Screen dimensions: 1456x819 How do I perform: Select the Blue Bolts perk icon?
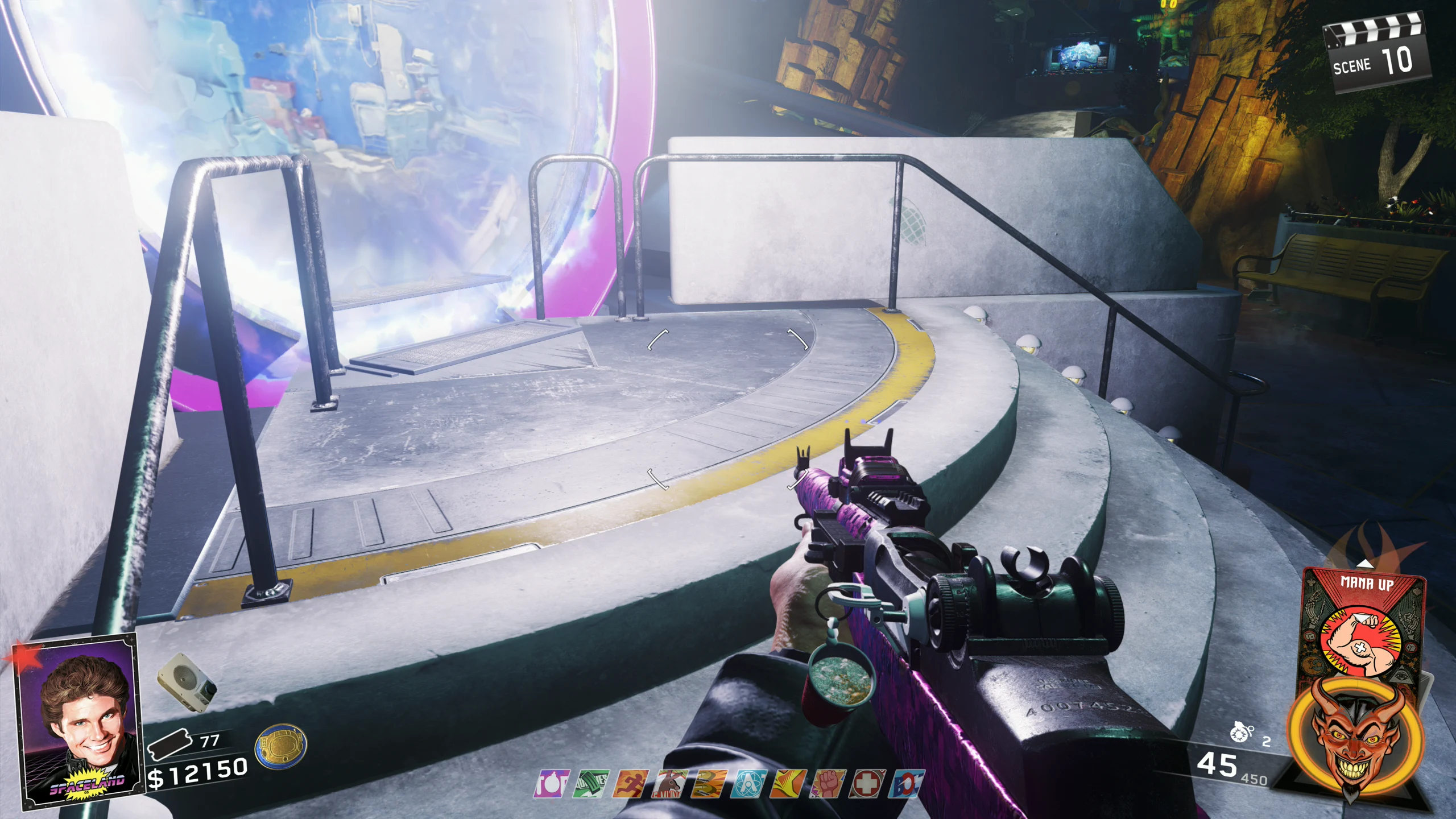point(907,784)
